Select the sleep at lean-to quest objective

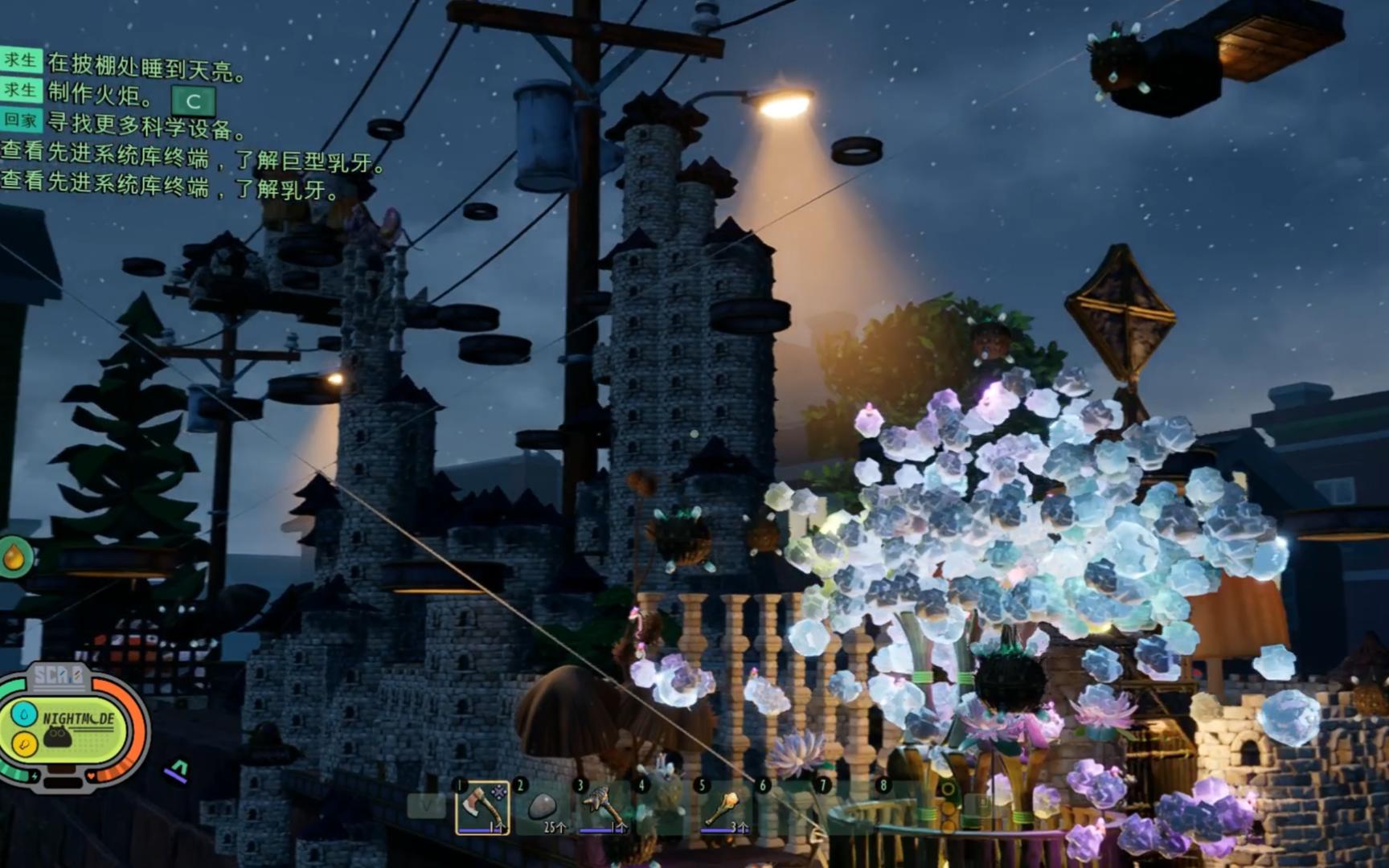[145, 66]
